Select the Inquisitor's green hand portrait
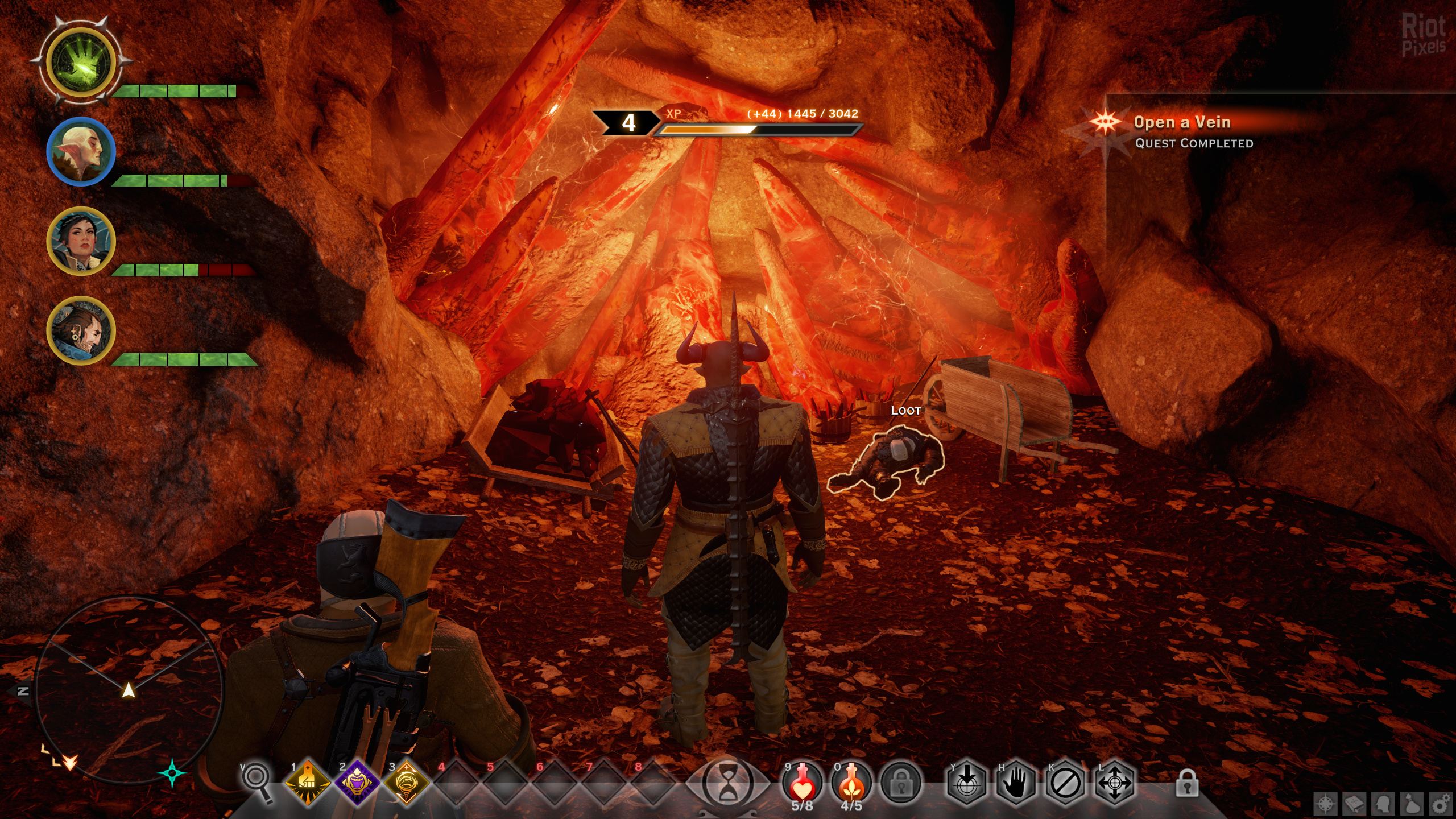This screenshot has width=1456, height=819. 81,61
